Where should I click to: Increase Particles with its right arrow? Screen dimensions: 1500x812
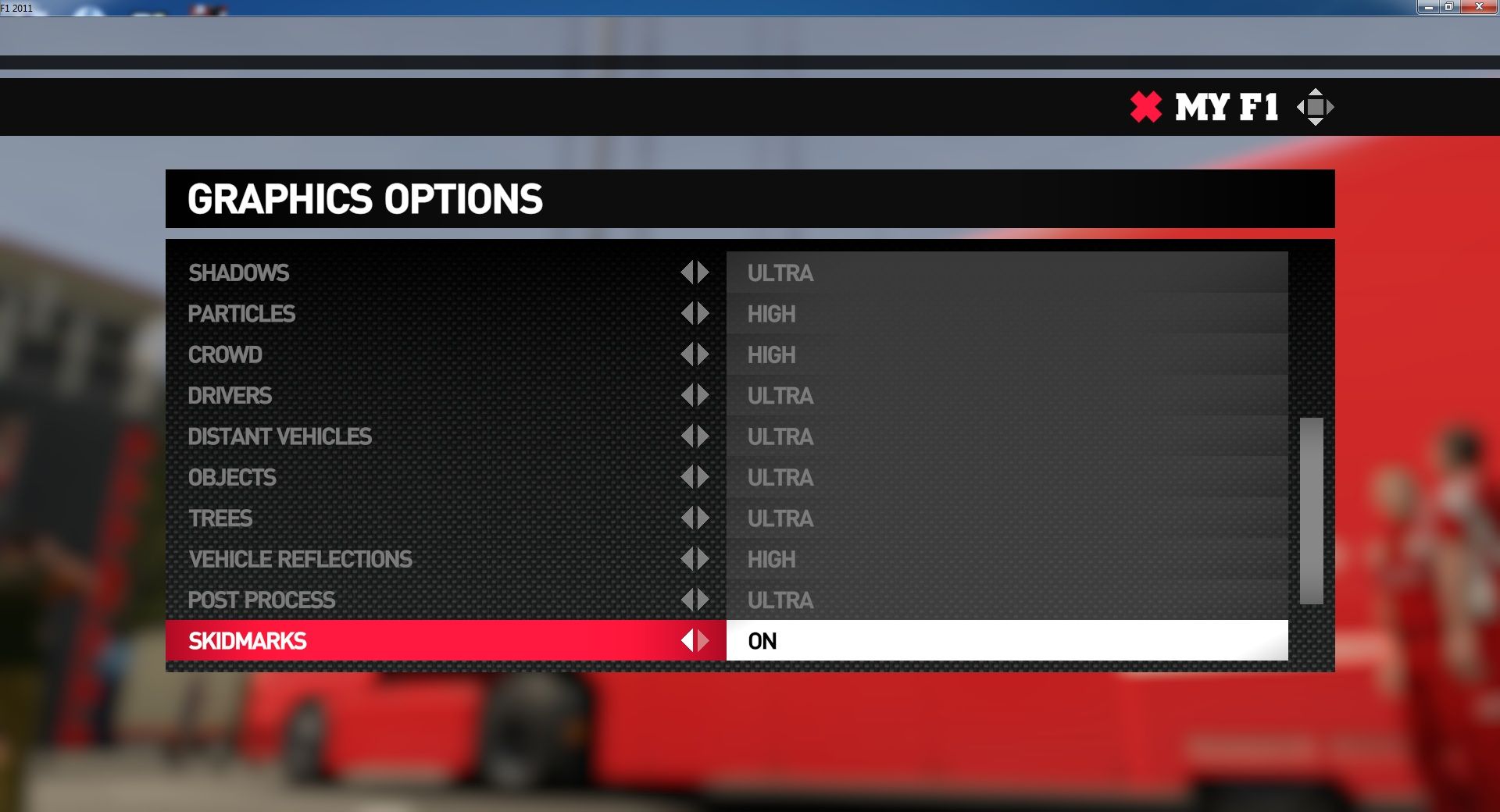coord(703,314)
